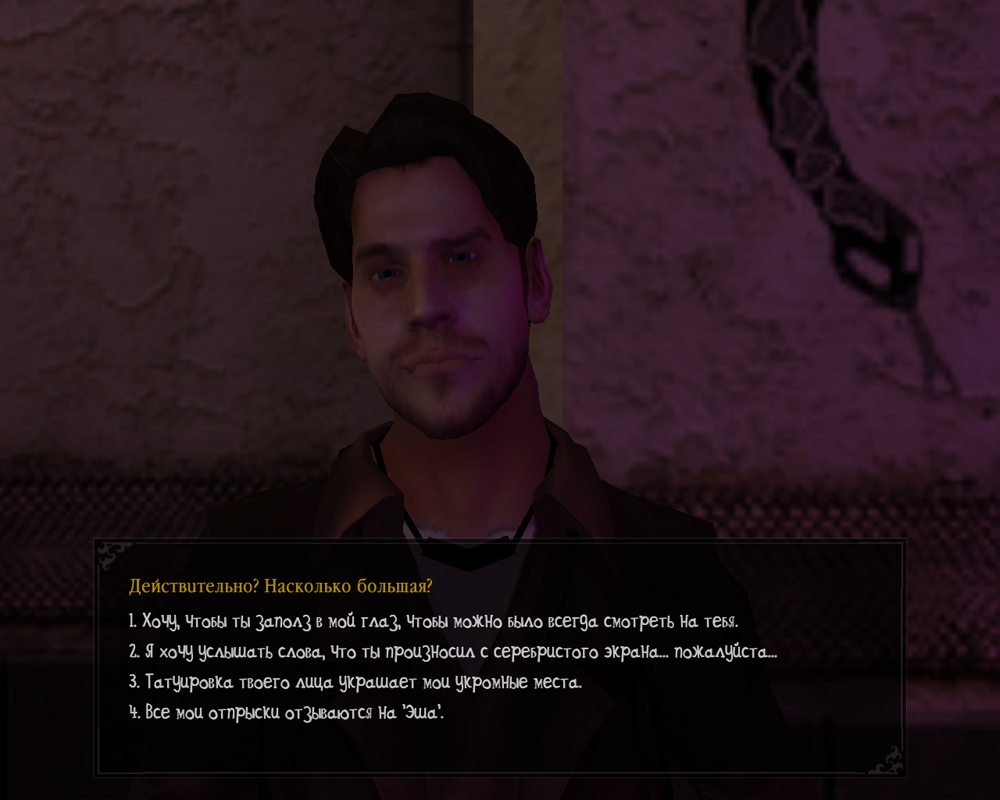Screen dimensions: 1000x800
Task: Pick reply 3 about the face tattoo
Action: click(x=355, y=682)
